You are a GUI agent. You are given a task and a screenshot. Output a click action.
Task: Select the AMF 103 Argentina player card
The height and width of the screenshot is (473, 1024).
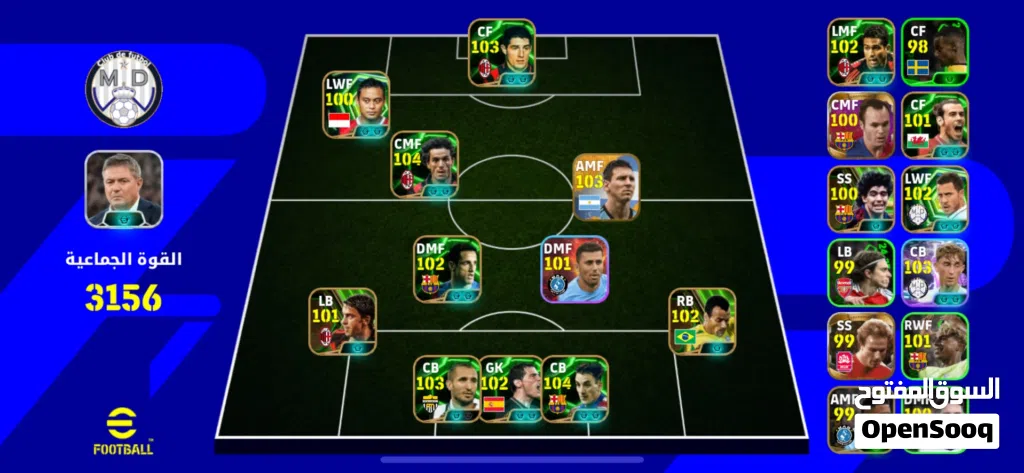(x=606, y=188)
